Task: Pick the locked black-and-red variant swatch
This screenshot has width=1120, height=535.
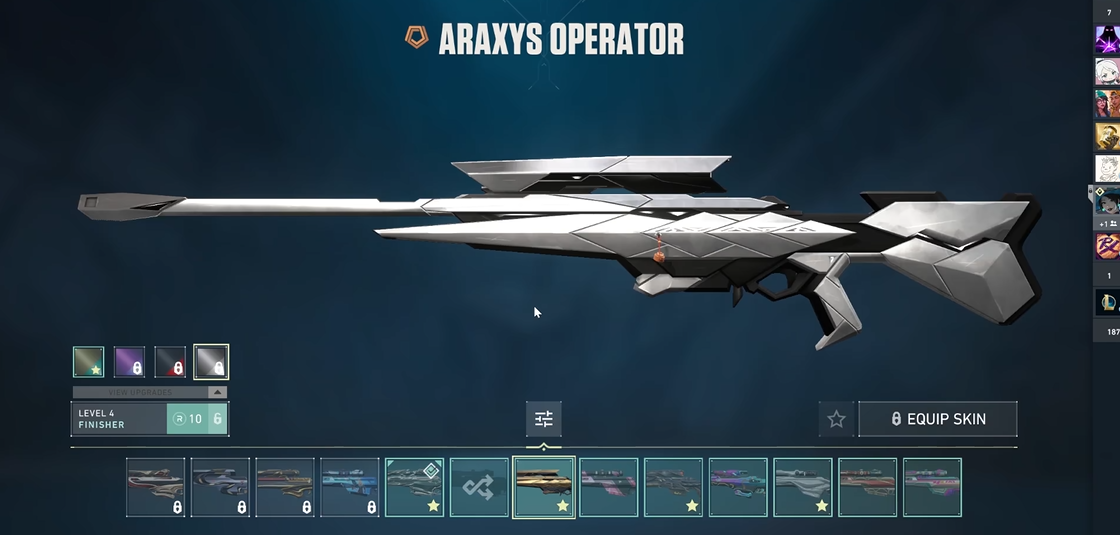Action: tap(170, 362)
